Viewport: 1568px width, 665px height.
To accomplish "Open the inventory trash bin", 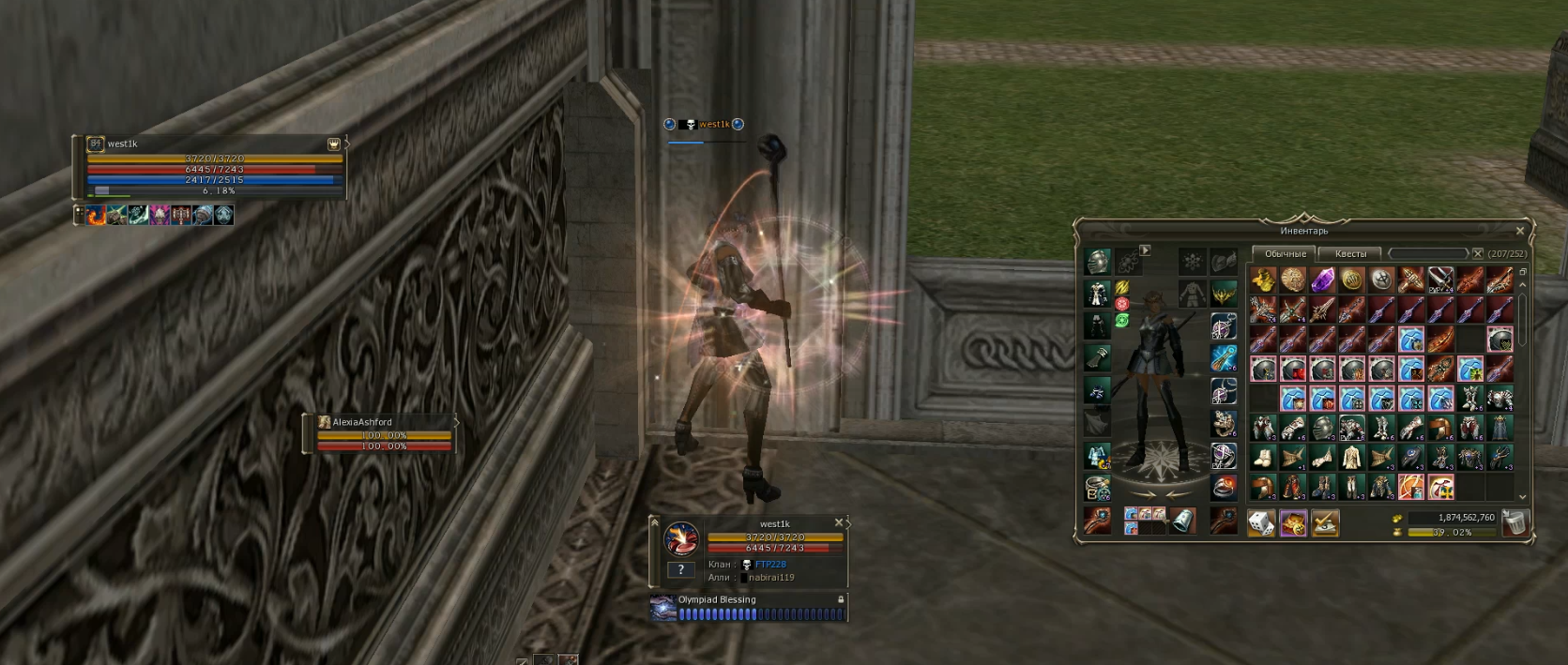I will (1515, 523).
